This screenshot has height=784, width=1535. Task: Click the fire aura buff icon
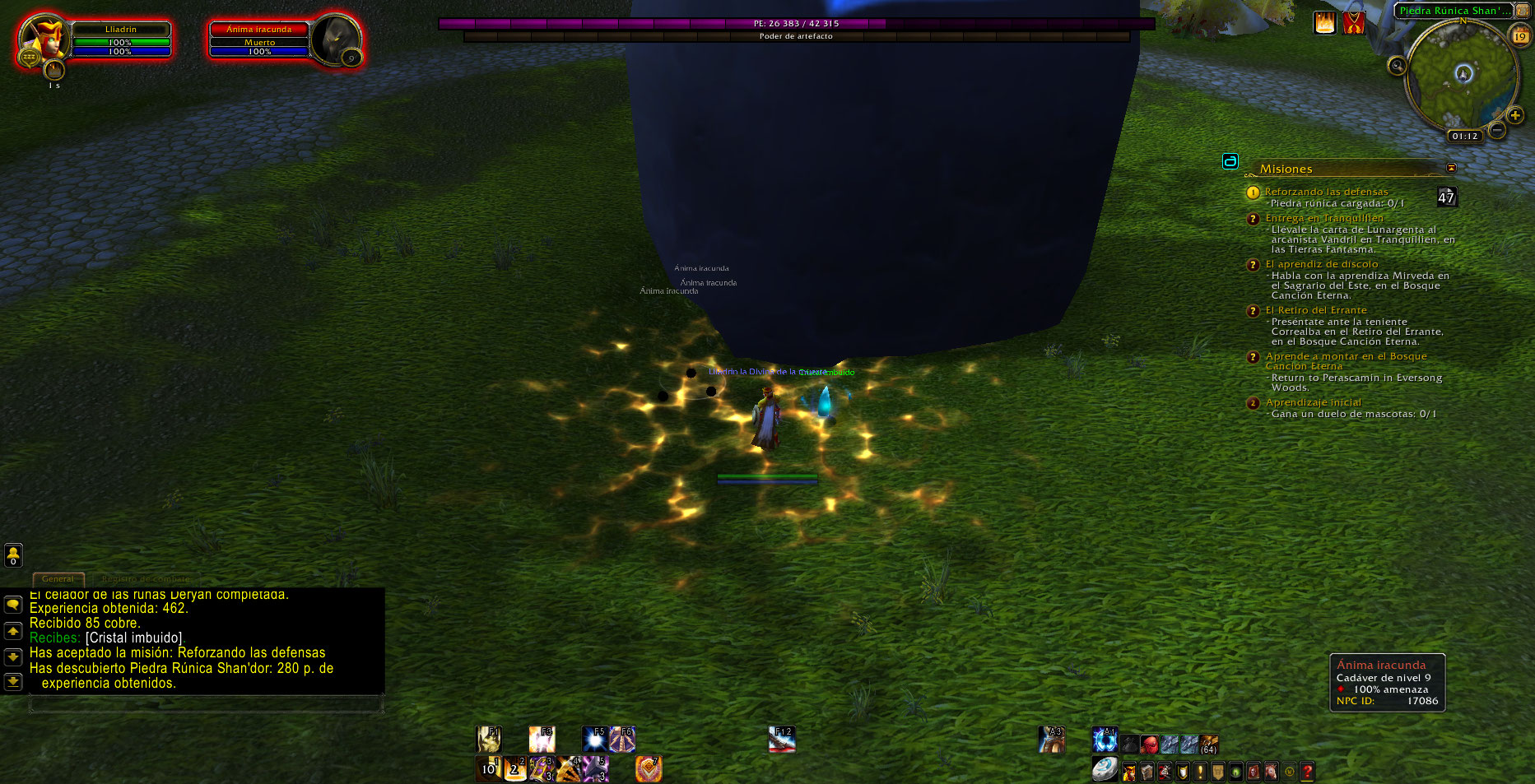click(1324, 23)
